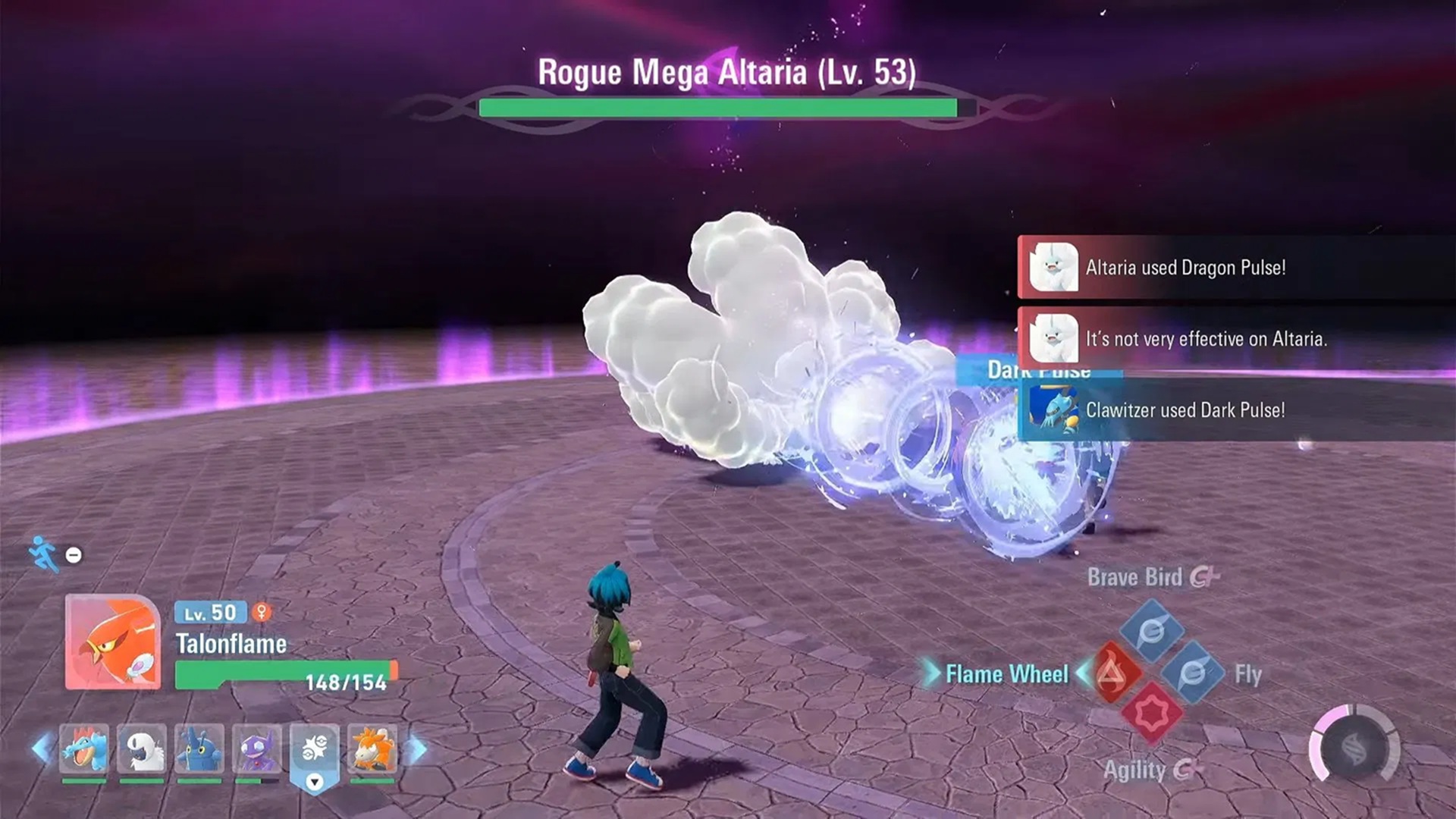Activate the Agility move
This screenshot has width=1456, height=819.
(1152, 714)
